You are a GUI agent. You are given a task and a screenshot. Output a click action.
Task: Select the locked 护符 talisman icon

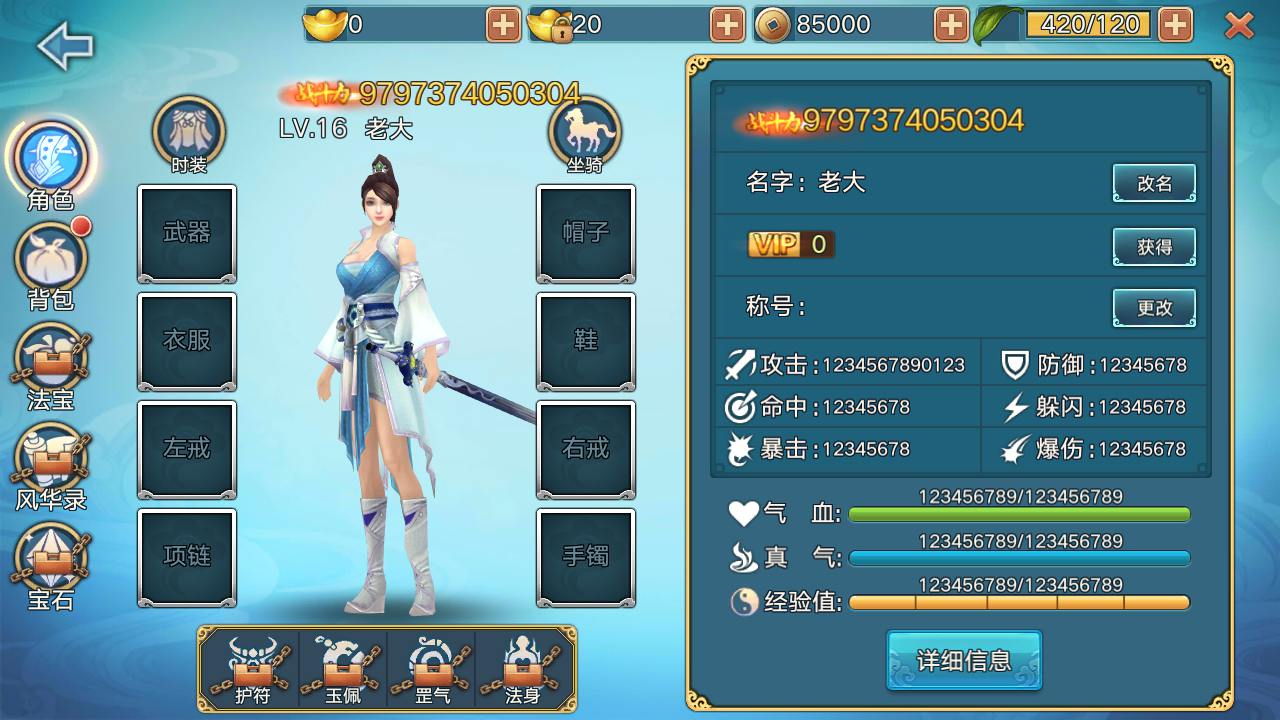(x=252, y=668)
